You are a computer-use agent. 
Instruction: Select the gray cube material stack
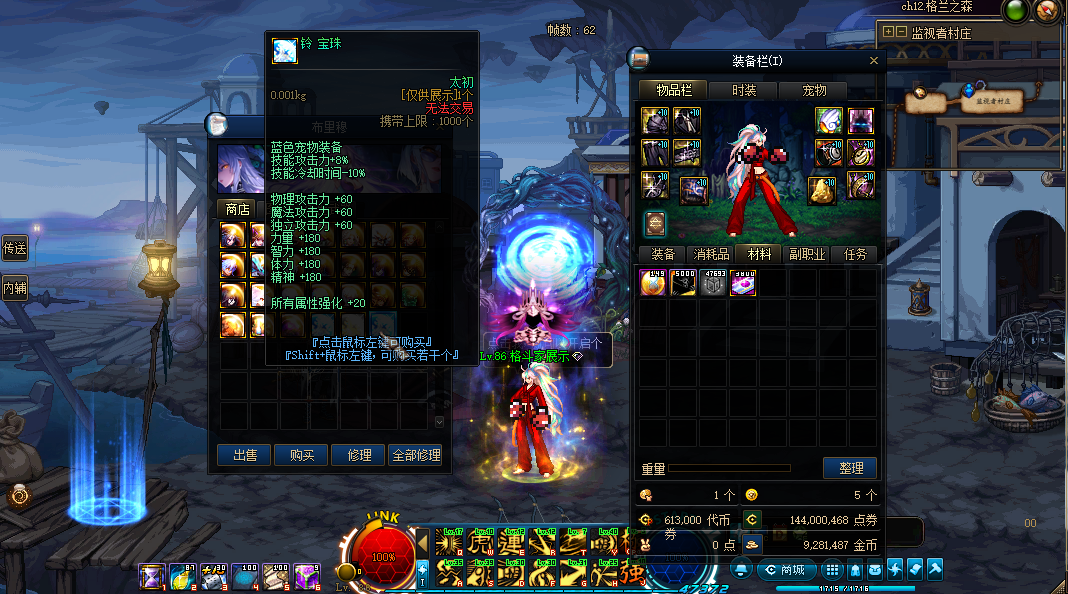coord(712,283)
